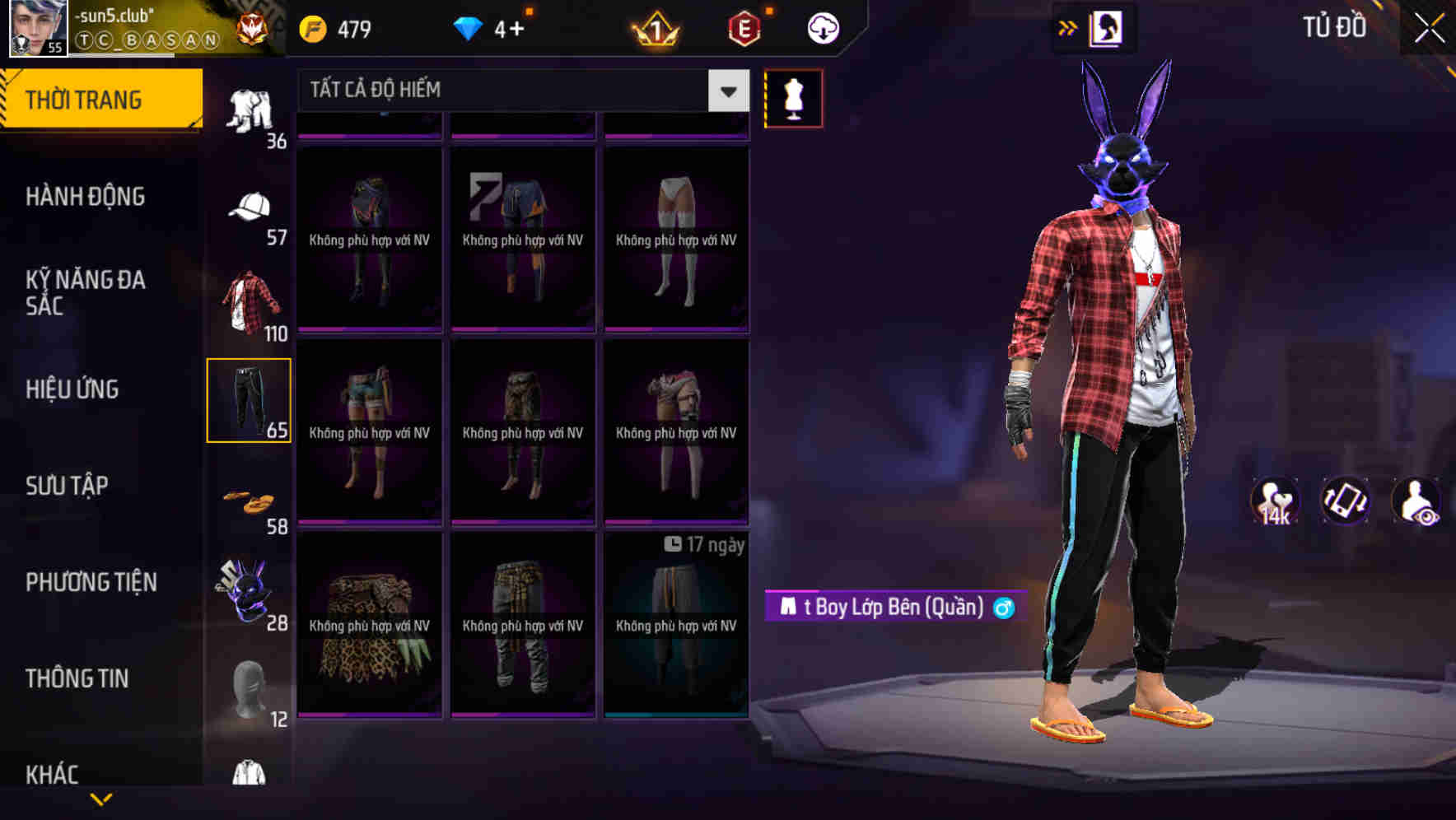Switch to the HÀNH ĐỘNG tab
This screenshot has width=1456, height=820.
[86, 197]
